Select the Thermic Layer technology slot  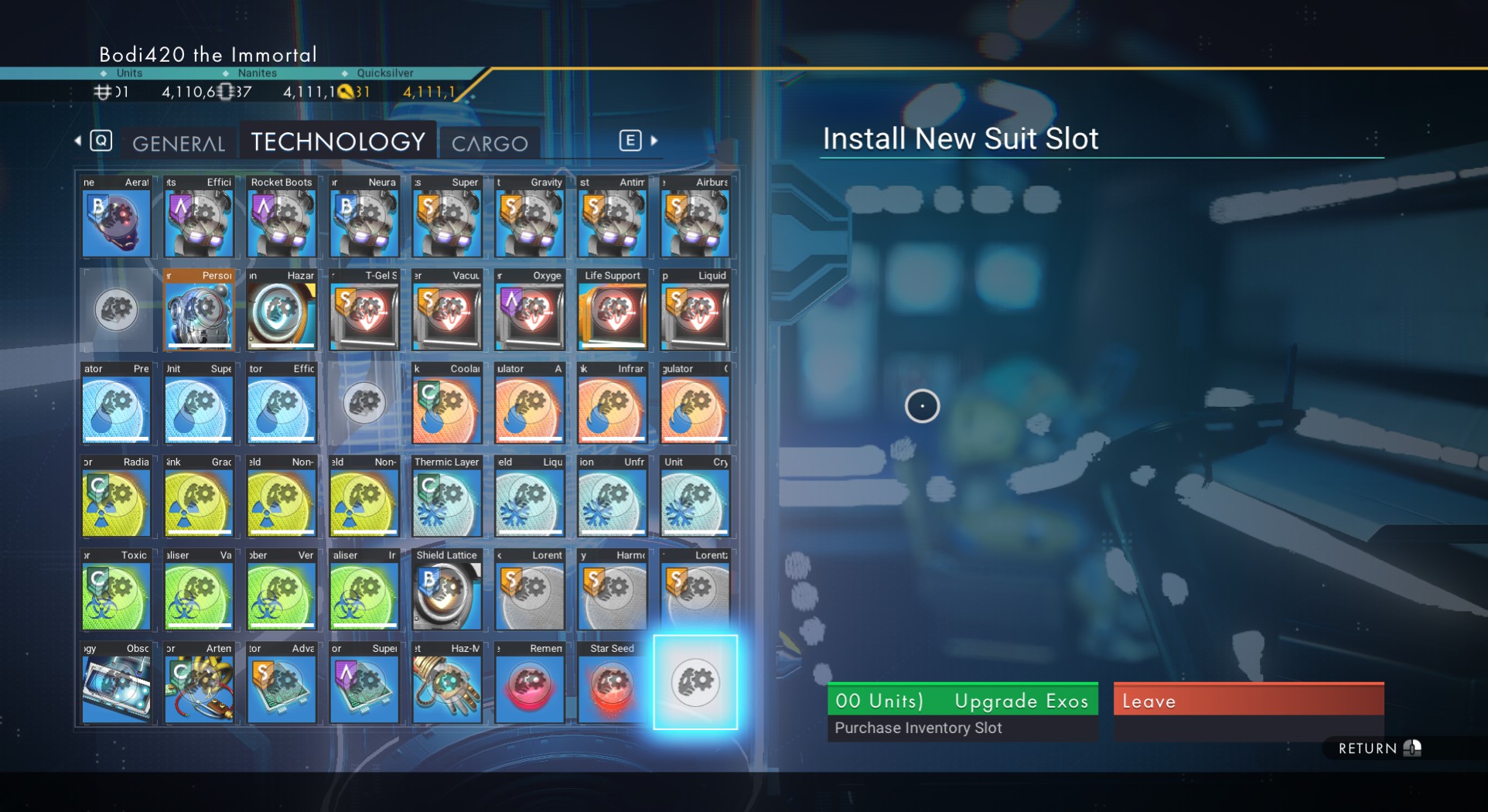447,497
